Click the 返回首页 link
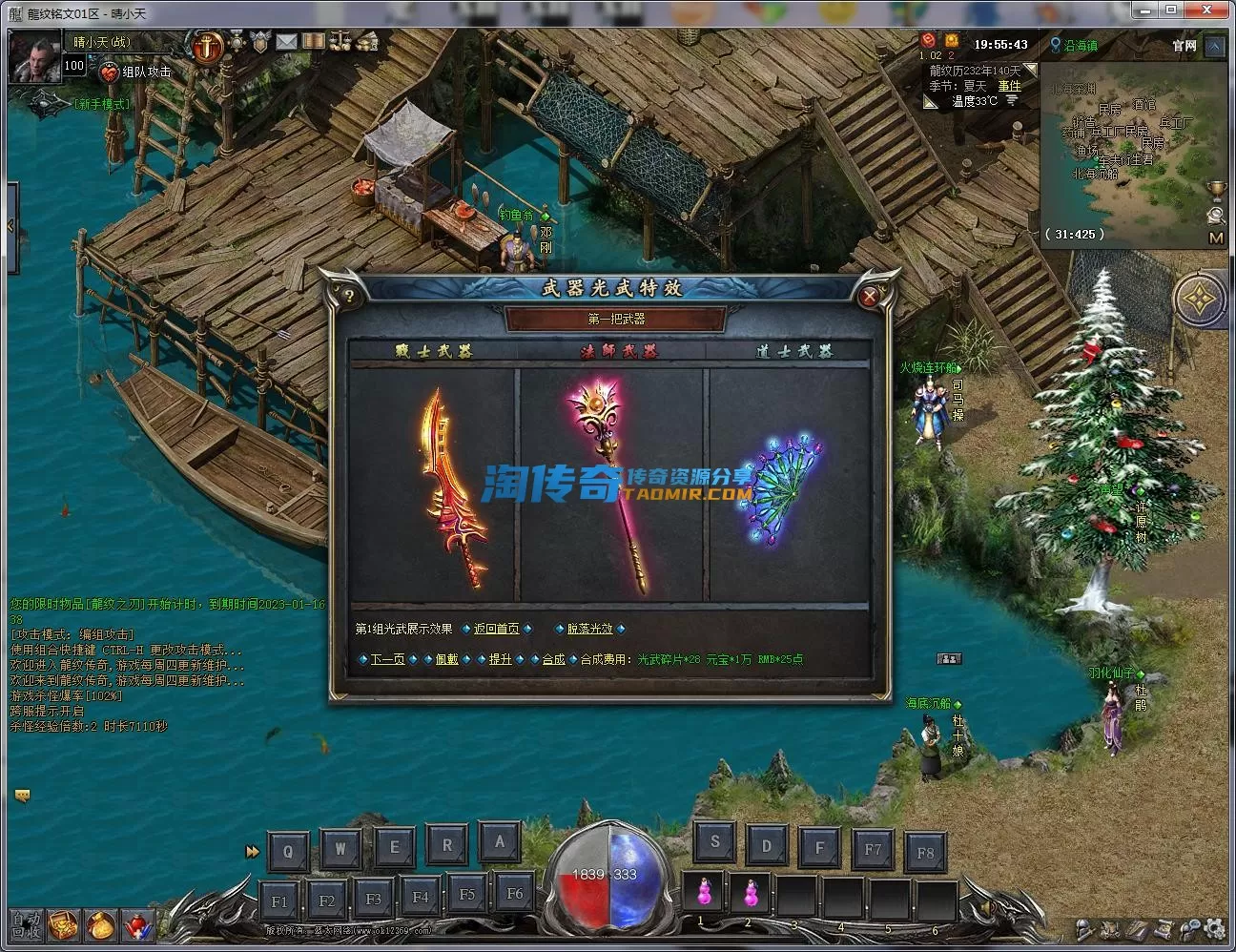 coord(497,629)
